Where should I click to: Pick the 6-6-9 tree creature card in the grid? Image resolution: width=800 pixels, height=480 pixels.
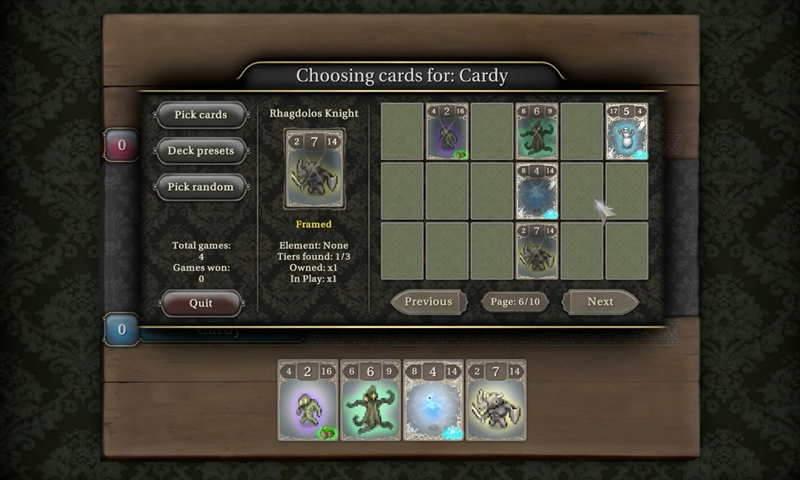[537, 132]
